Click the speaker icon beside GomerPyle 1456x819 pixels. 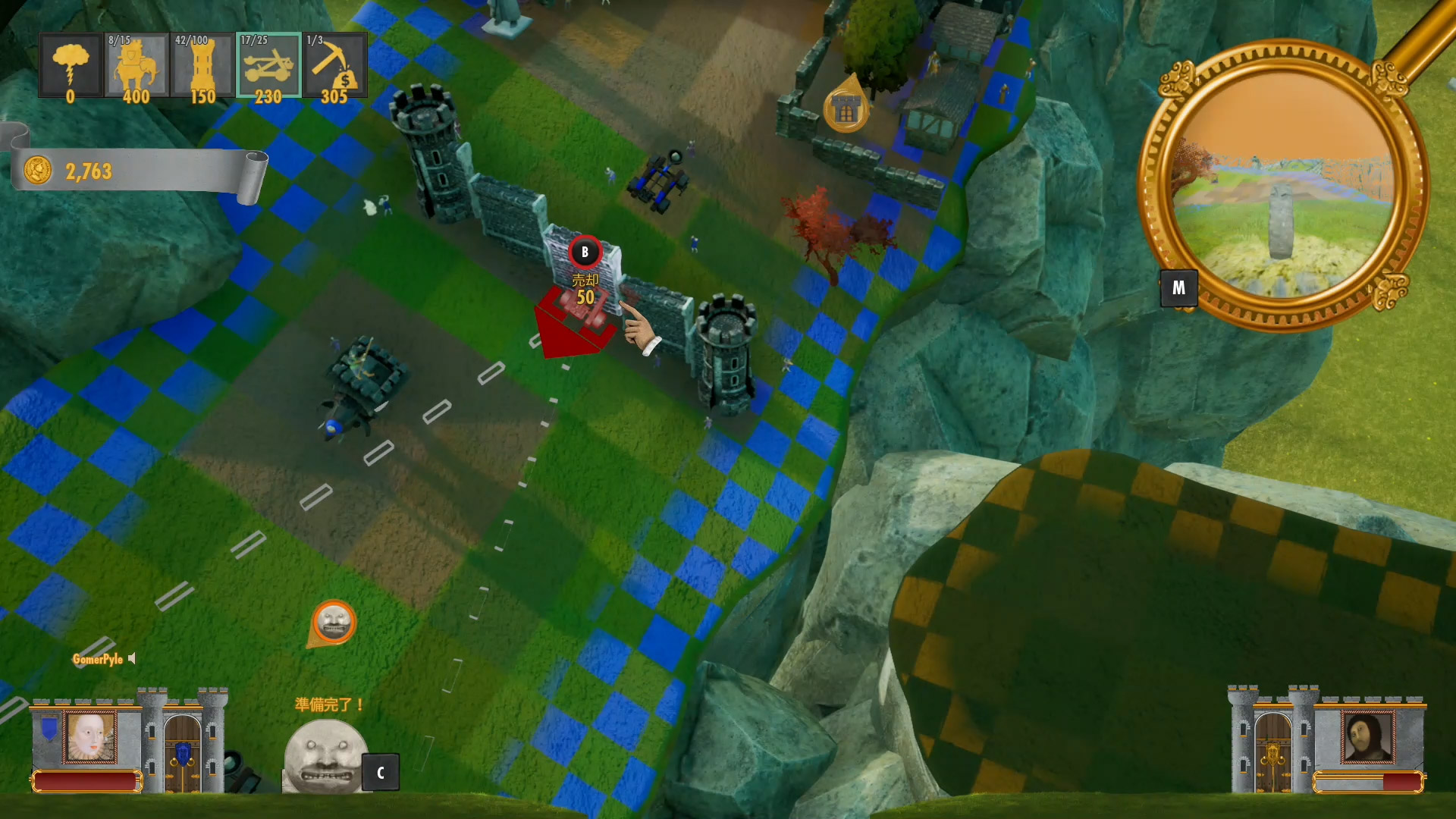point(133,658)
